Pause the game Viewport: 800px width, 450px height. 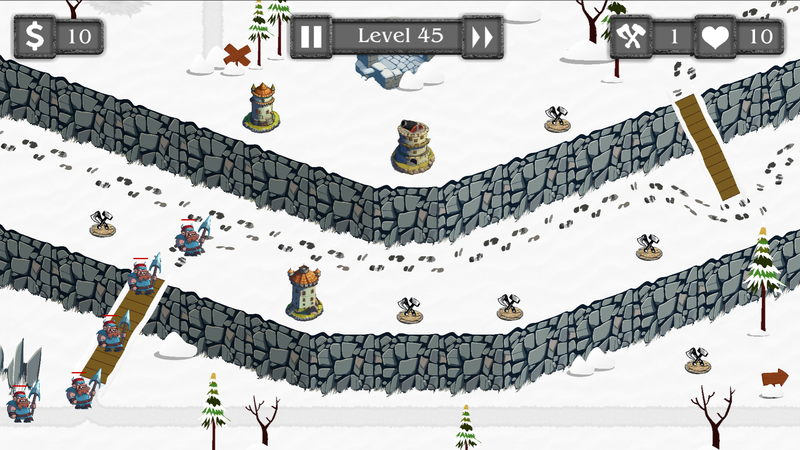312,37
